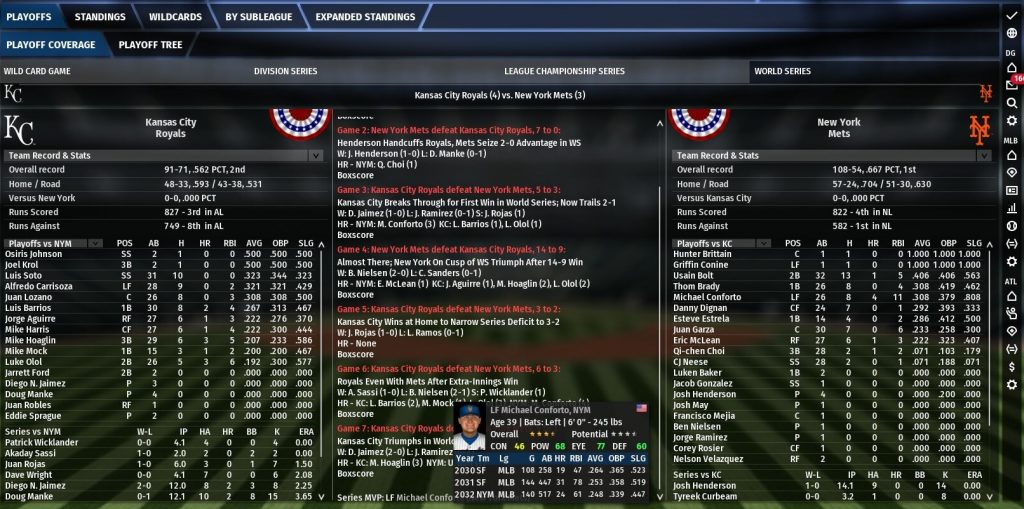Screen dimensions: 1024x509
Task: Open the Game 3 Boxscore link
Action: (355, 235)
